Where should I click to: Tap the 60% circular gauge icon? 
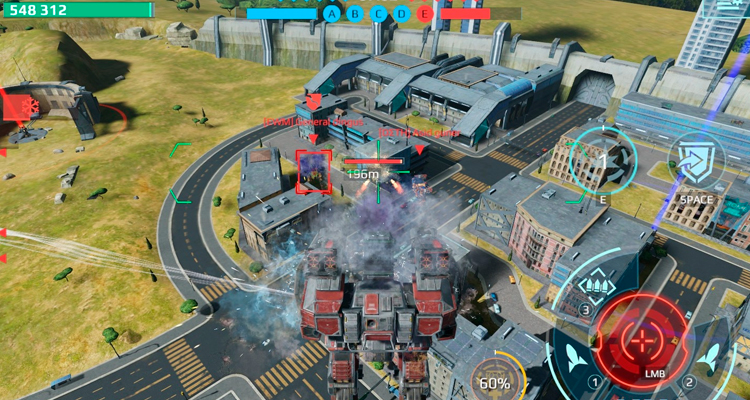[x=494, y=377]
